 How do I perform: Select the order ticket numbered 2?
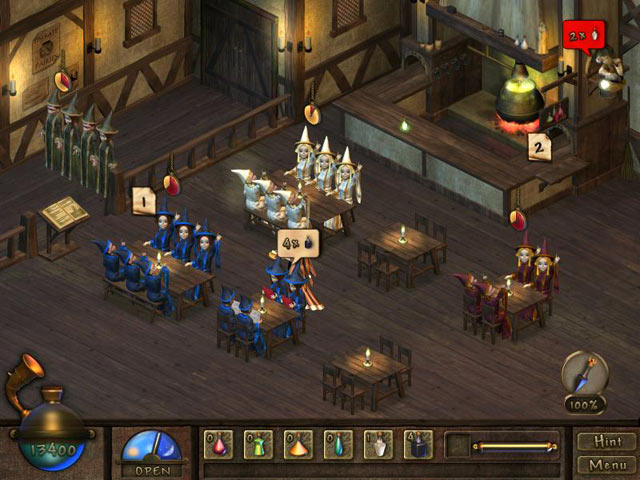(539, 146)
